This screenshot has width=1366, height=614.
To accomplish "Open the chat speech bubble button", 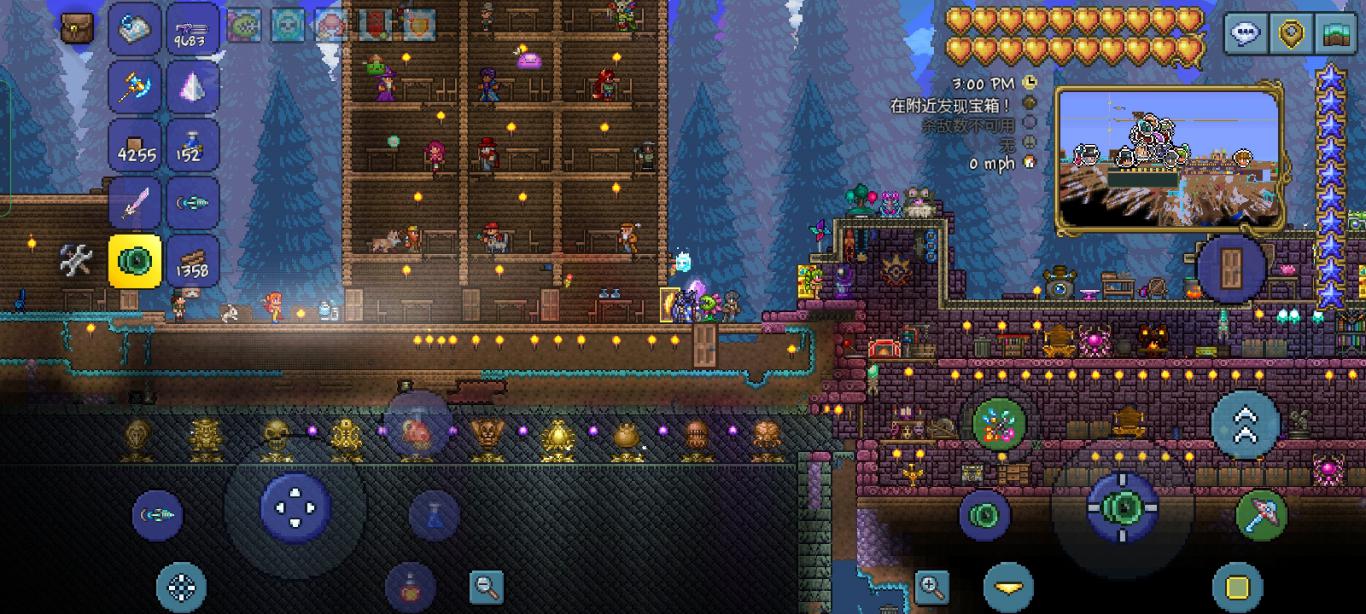I will tap(1245, 34).
